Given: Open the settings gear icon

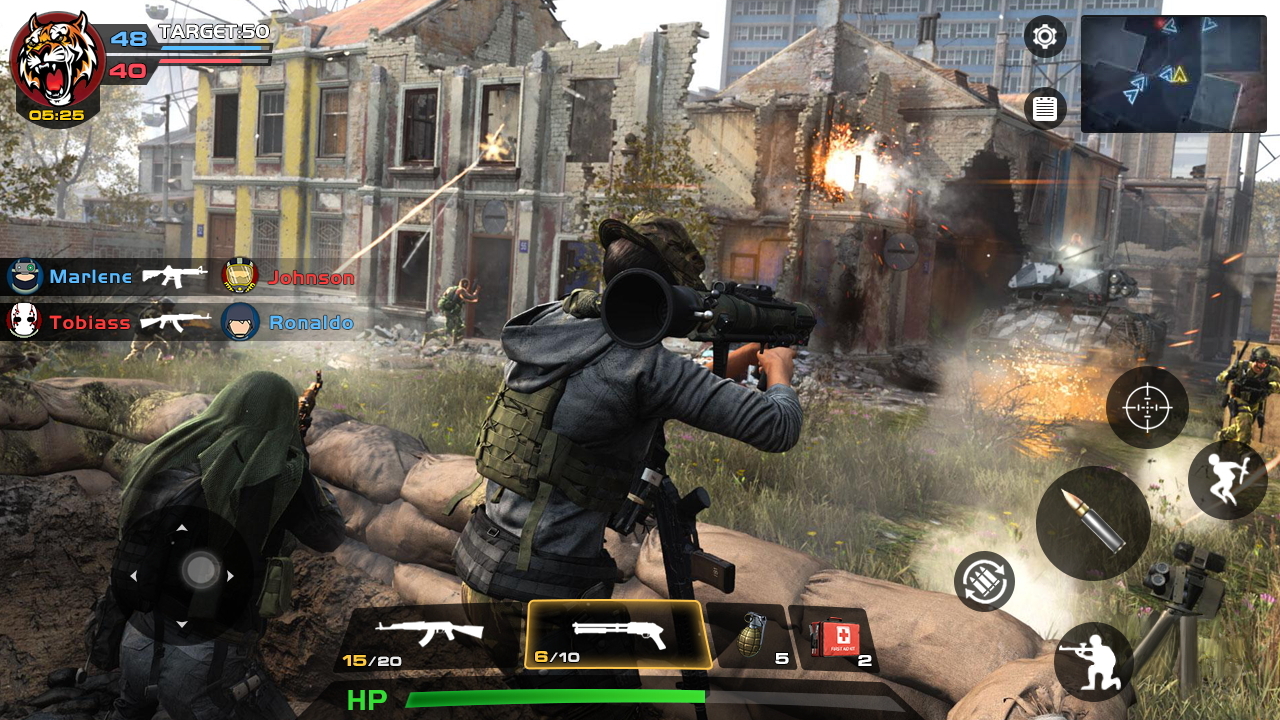Looking at the screenshot, I should [1043, 36].
